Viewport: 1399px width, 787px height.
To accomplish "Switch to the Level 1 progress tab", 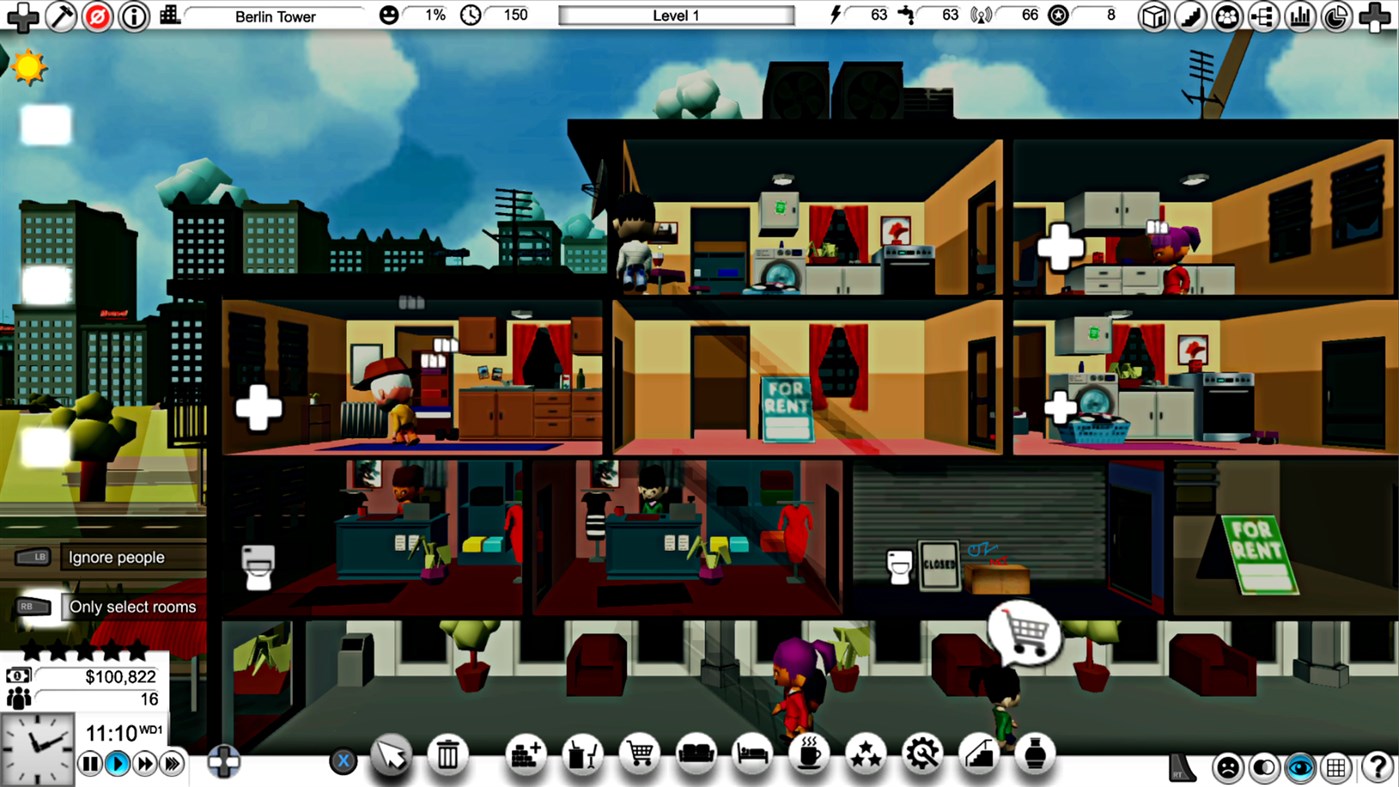I will [x=675, y=15].
